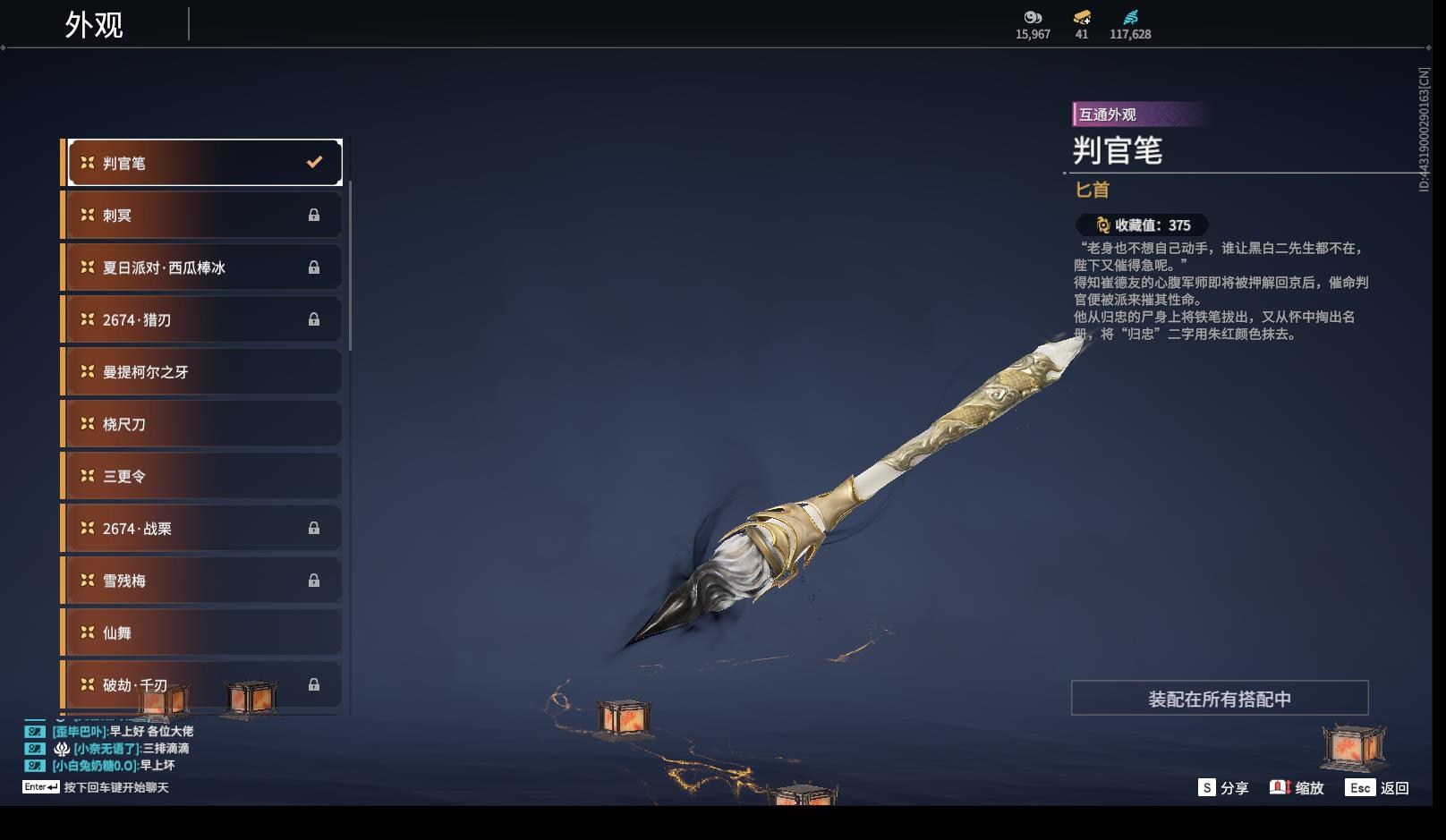Viewport: 1446px width, 840px height.
Task: Select 夏日派对·西瓜棒冰 from the list
Action: tap(205, 267)
